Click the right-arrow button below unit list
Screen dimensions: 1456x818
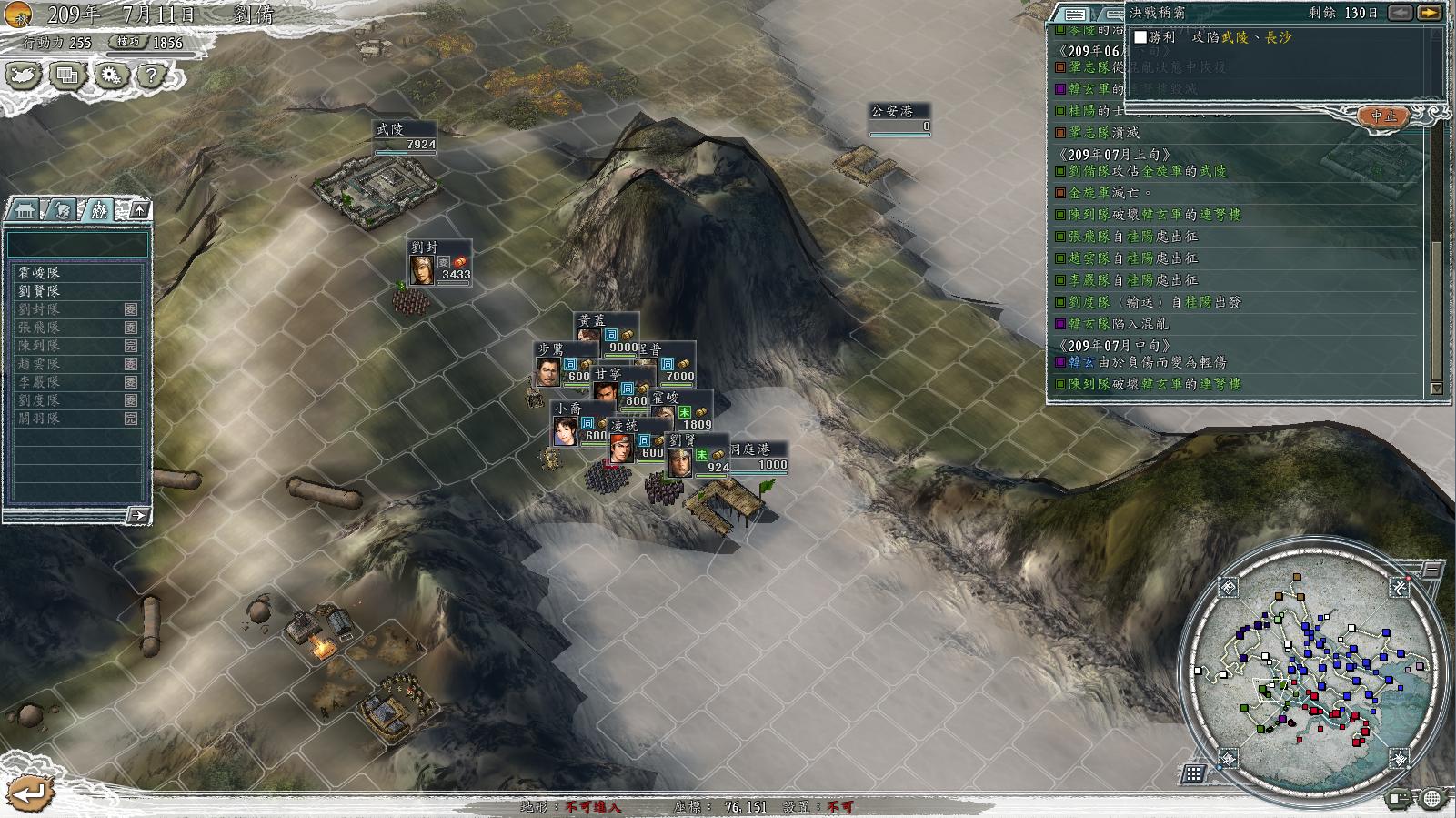coord(137,516)
